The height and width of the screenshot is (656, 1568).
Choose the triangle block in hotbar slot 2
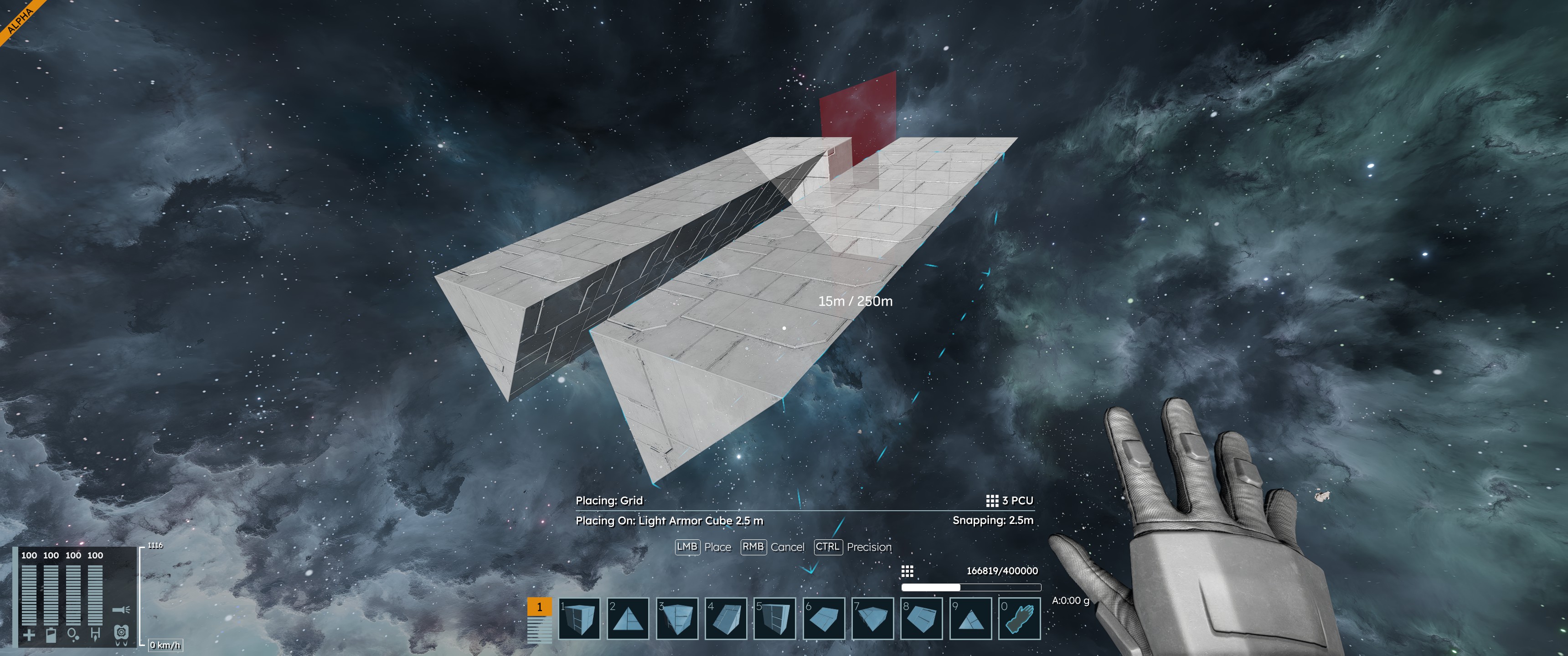click(x=628, y=618)
